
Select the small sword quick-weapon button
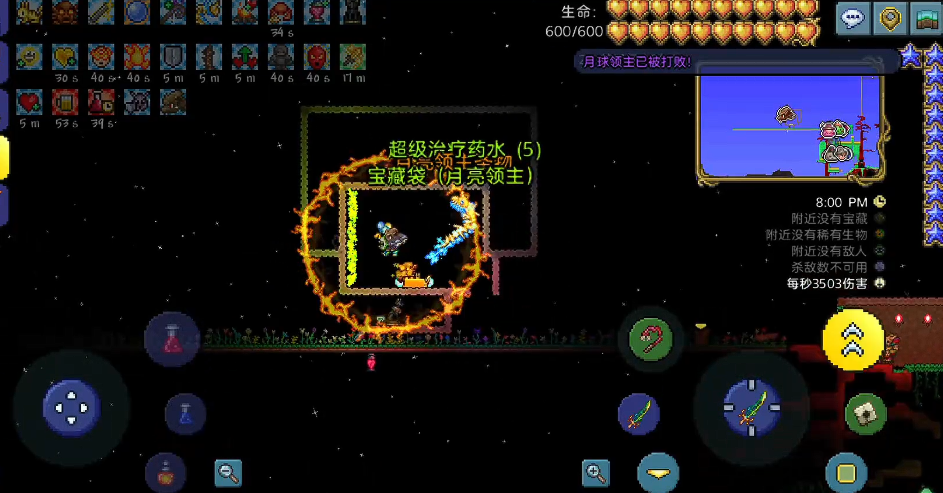click(639, 413)
